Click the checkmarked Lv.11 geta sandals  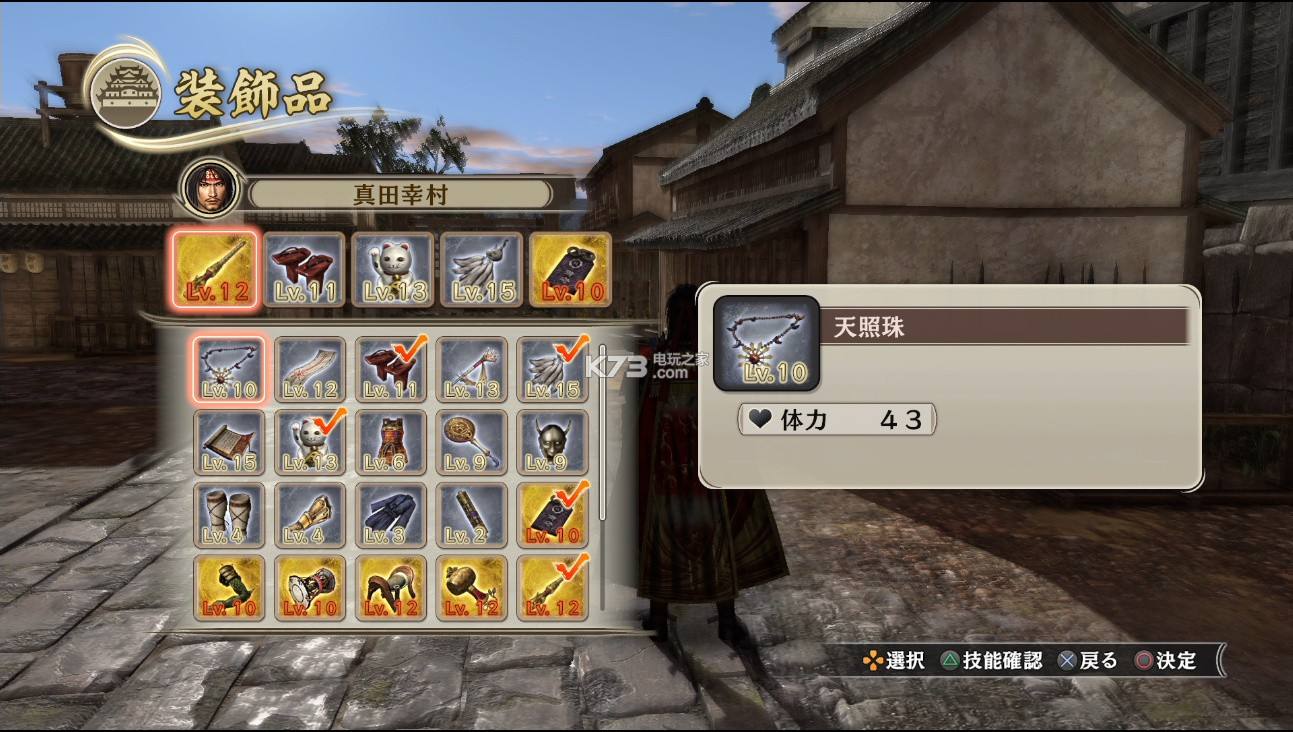coord(391,369)
